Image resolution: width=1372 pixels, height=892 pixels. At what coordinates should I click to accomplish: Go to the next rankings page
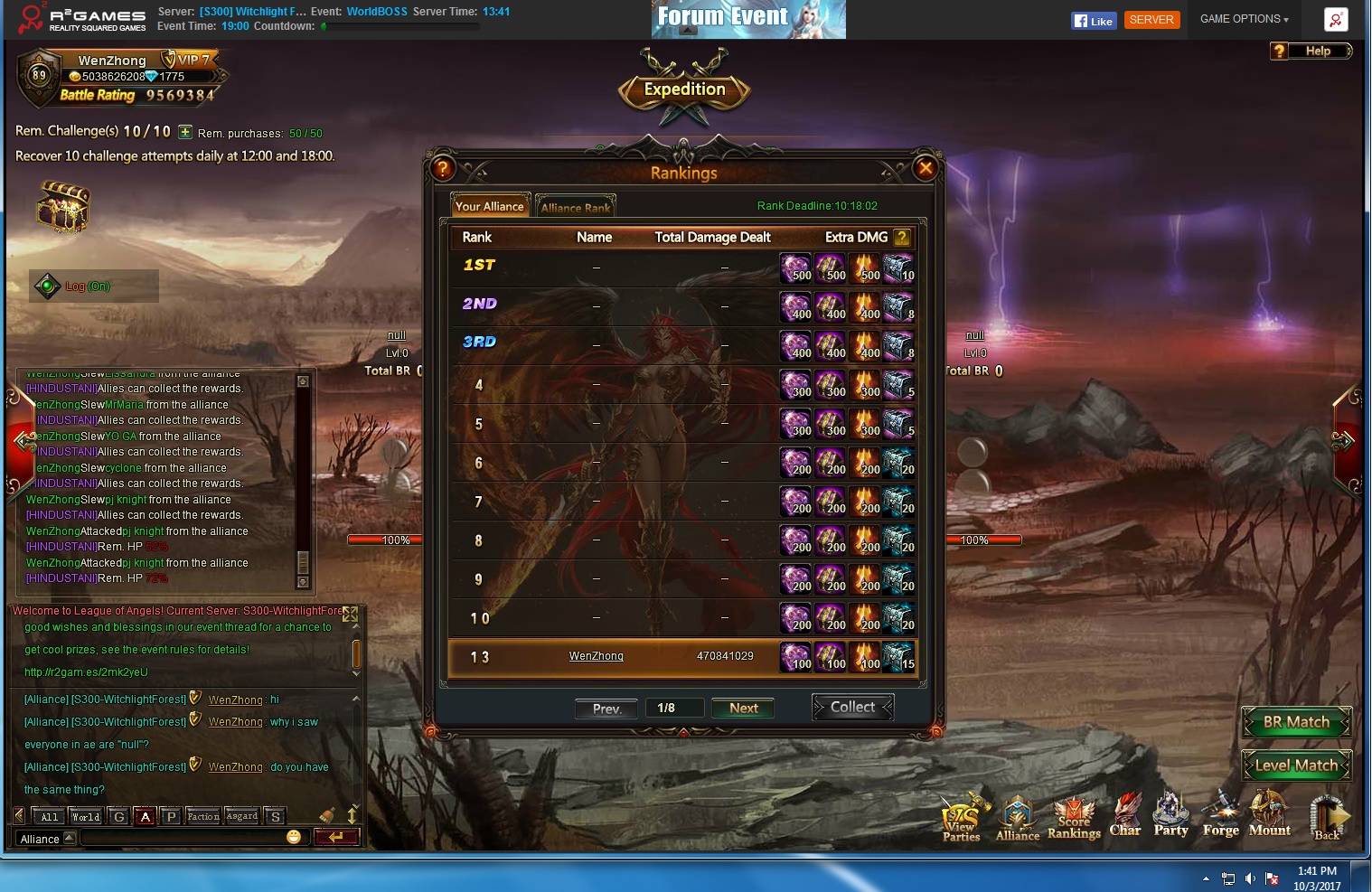point(743,709)
